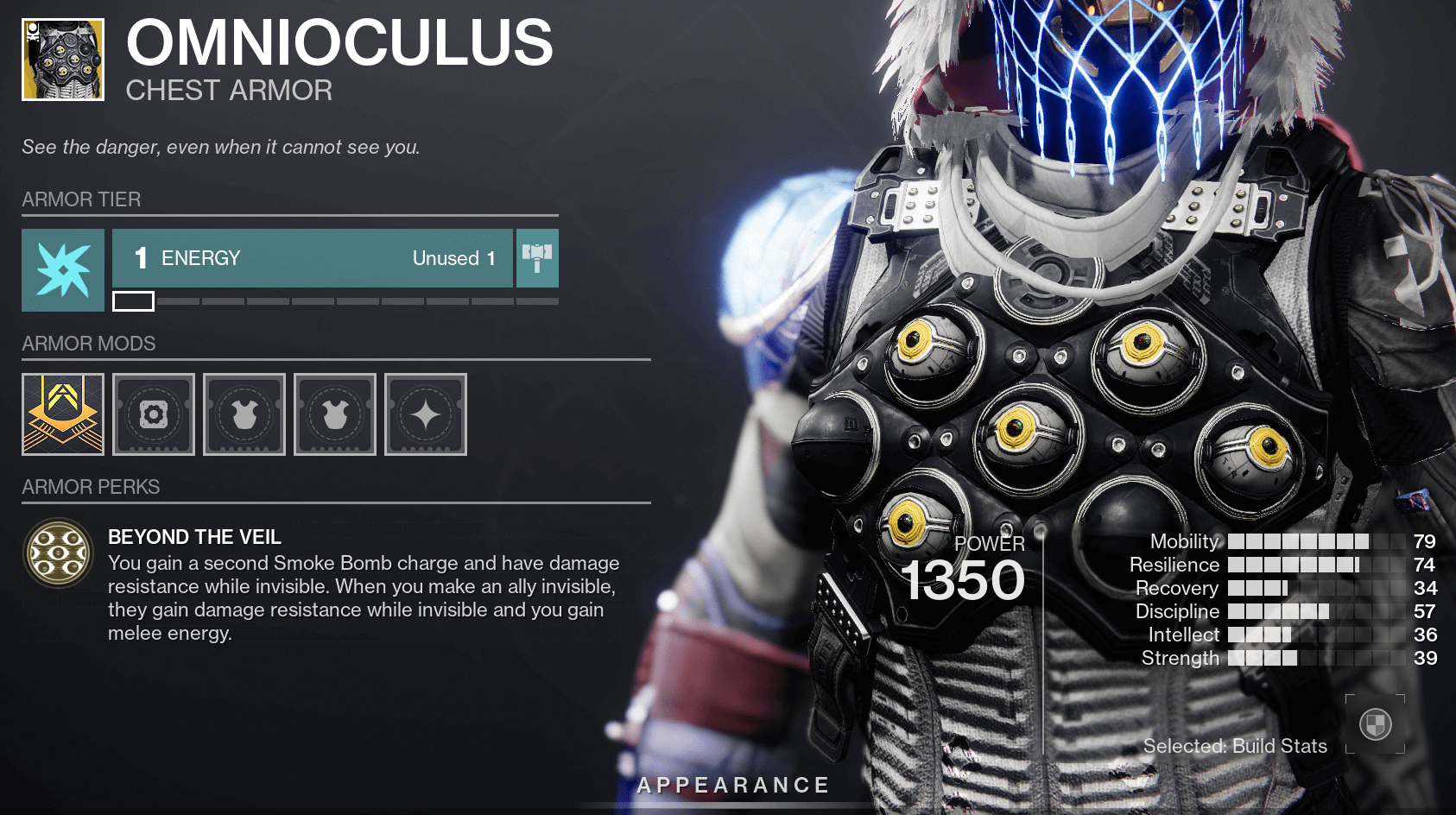Expand the Armor Tier section
The width and height of the screenshot is (1456, 815).
pyautogui.click(x=80, y=199)
